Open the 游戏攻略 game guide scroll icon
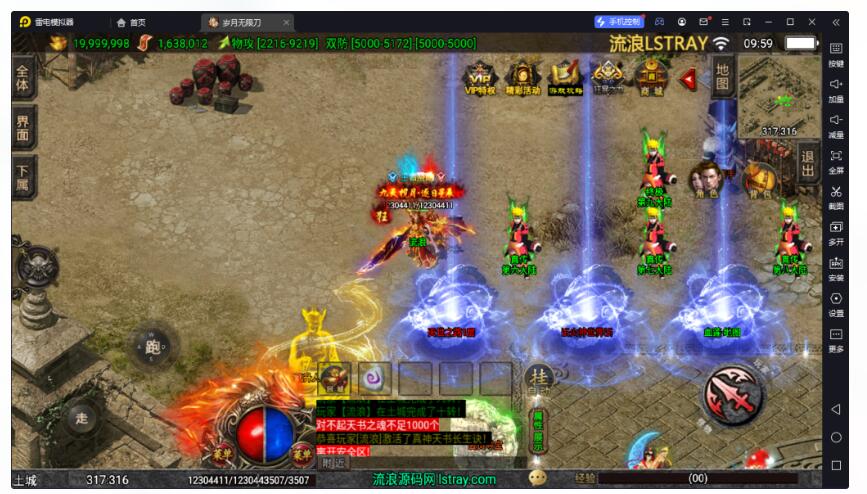This screenshot has width=867, height=494. (566, 75)
